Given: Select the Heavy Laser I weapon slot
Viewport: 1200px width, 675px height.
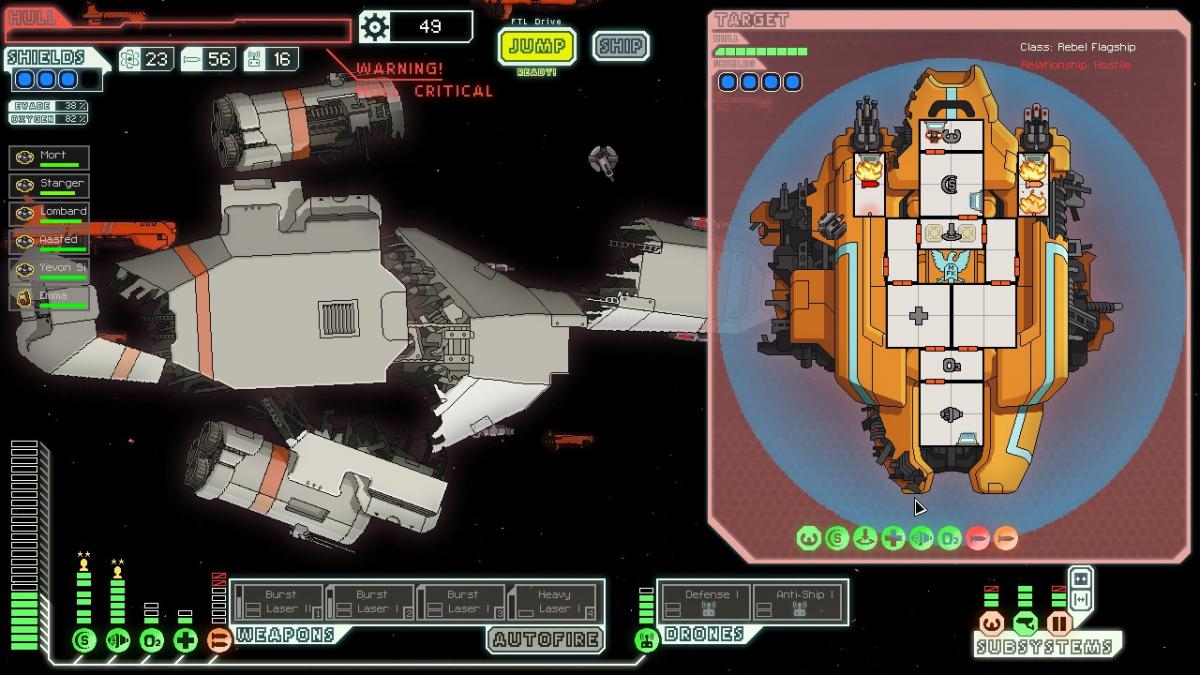Looking at the screenshot, I should [552, 602].
